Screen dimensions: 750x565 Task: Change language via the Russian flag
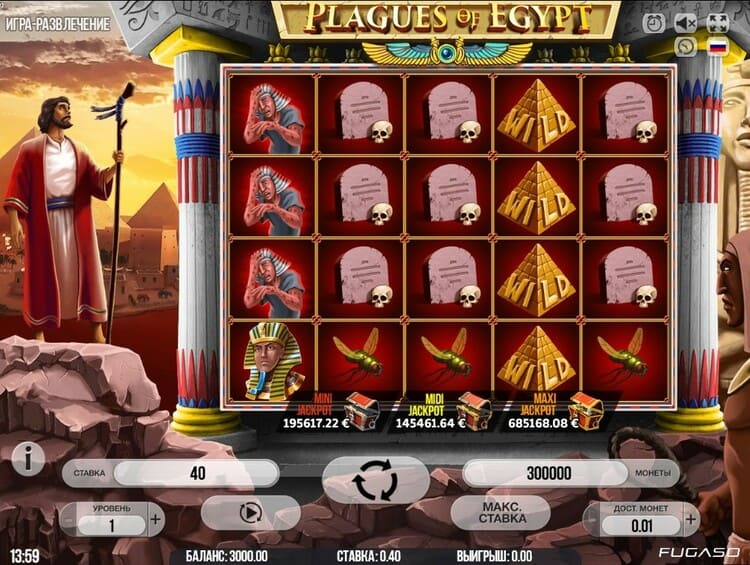(717, 46)
